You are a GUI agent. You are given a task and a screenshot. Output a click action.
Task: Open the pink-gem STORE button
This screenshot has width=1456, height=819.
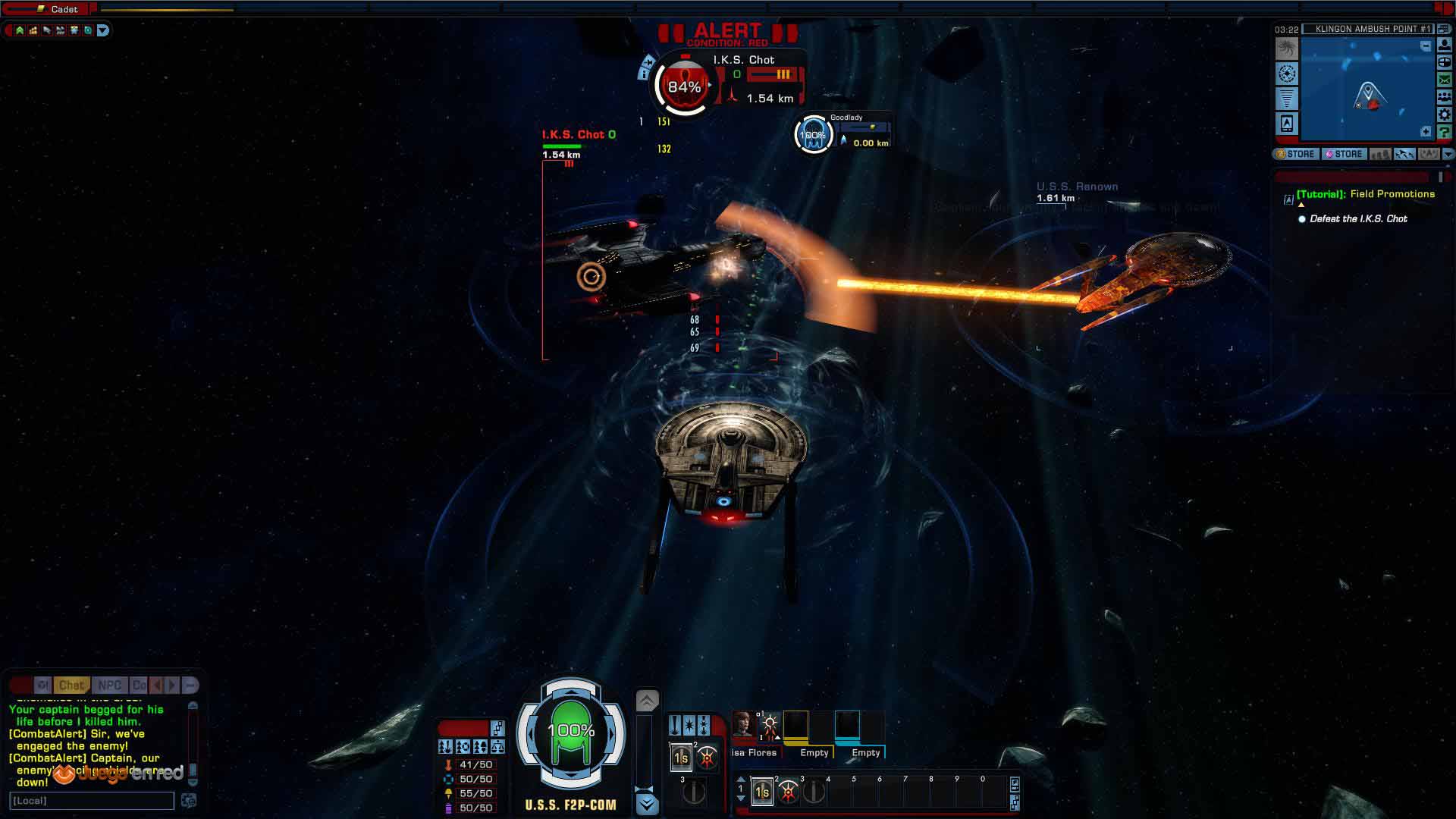(x=1344, y=154)
